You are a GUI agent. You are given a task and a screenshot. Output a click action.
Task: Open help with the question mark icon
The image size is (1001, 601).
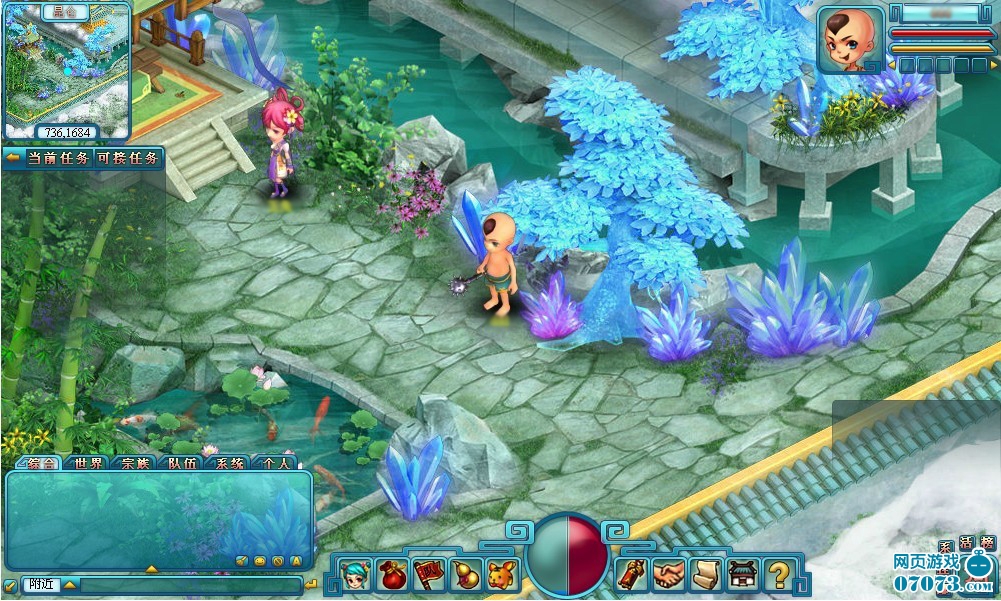pos(779,574)
